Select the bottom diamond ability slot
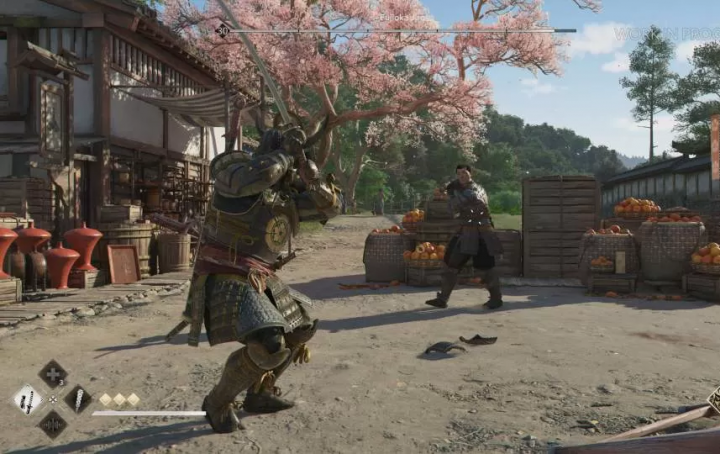Screen dimensions: 720x454 [x=53, y=423]
